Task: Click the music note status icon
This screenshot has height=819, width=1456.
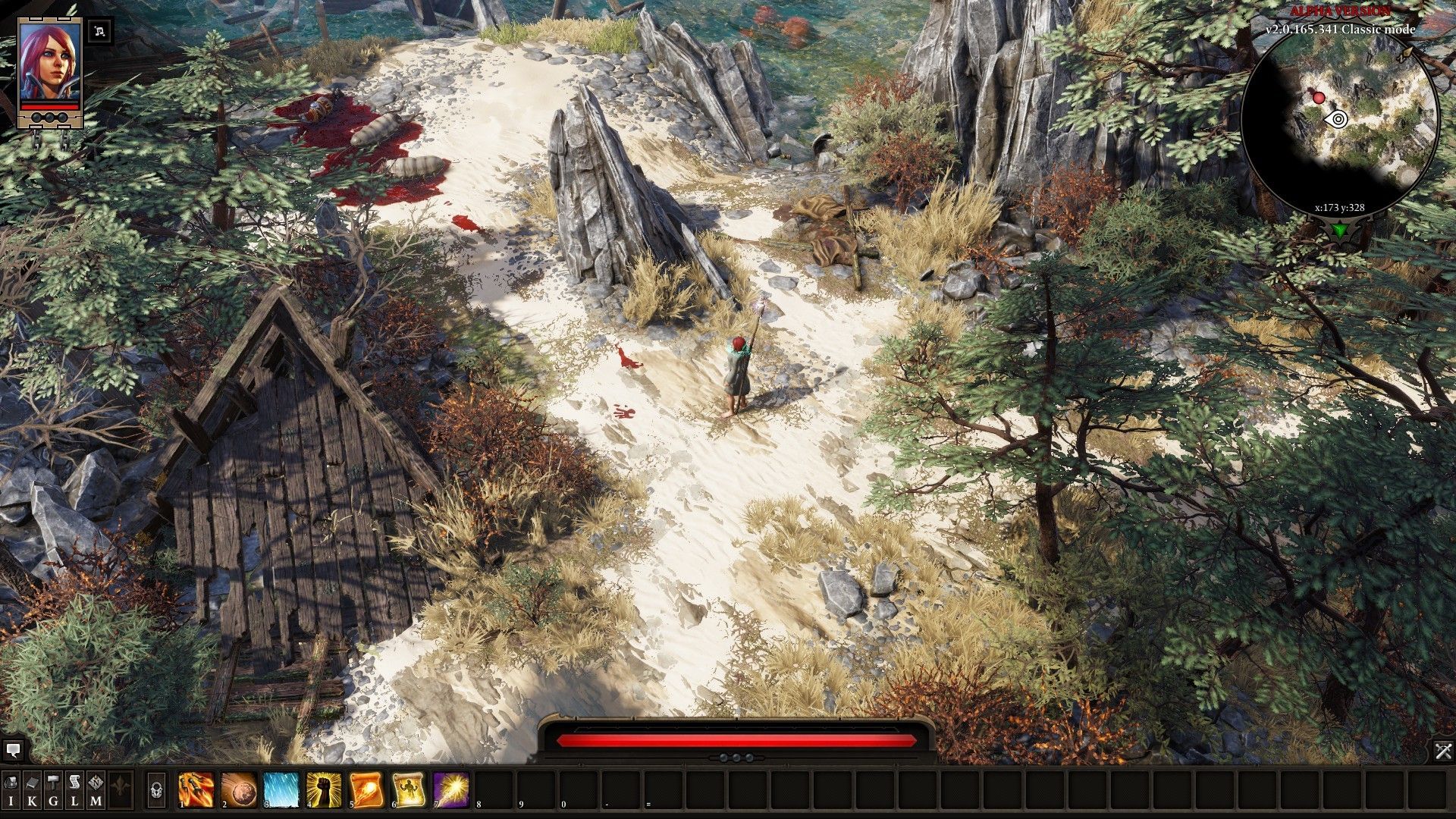Action: pos(100,32)
